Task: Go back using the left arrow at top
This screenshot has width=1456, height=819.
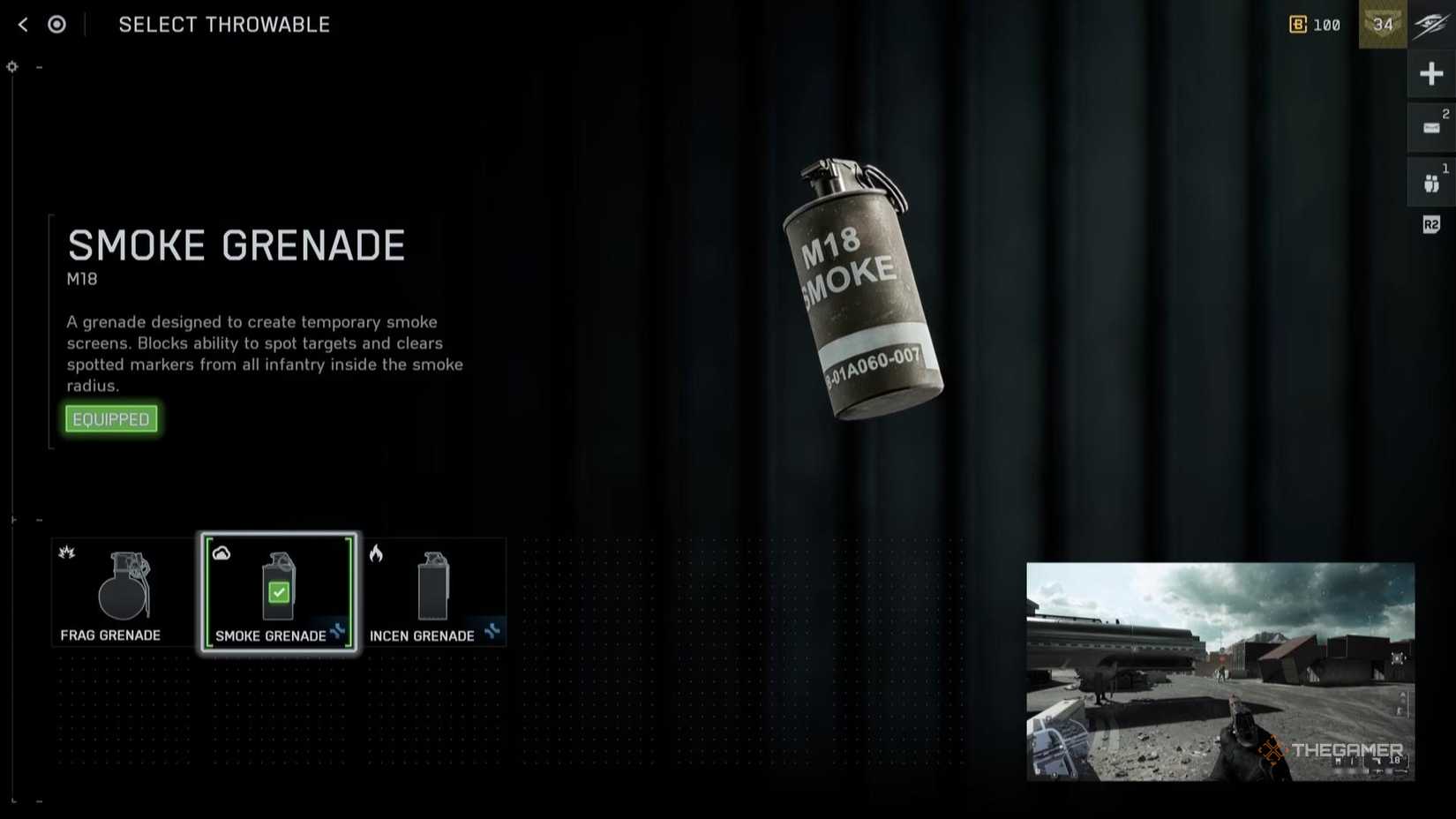Action: (x=21, y=24)
